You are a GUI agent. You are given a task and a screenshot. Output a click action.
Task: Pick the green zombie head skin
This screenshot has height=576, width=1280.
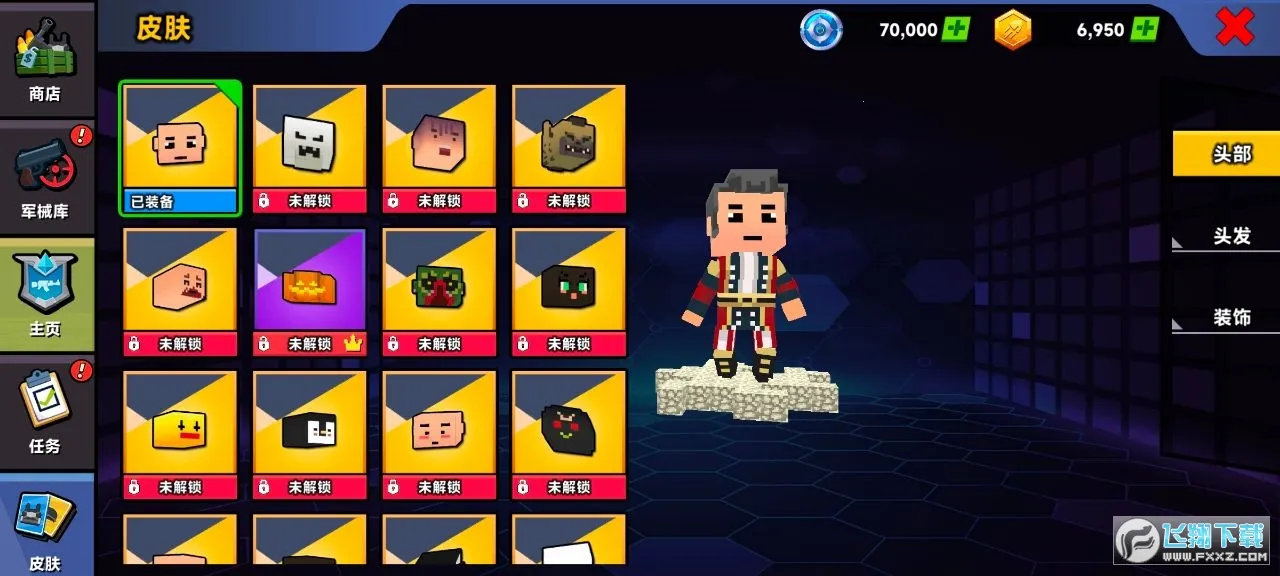point(439,291)
